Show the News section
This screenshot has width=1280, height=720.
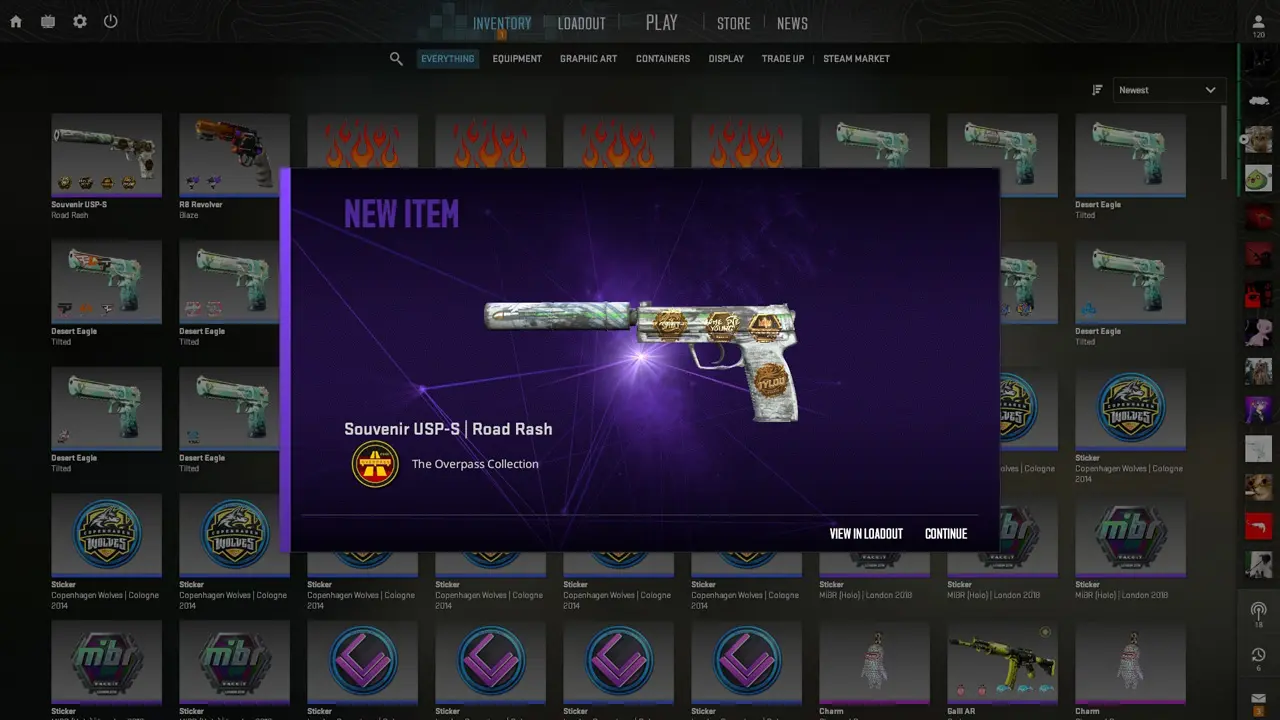[x=792, y=24]
